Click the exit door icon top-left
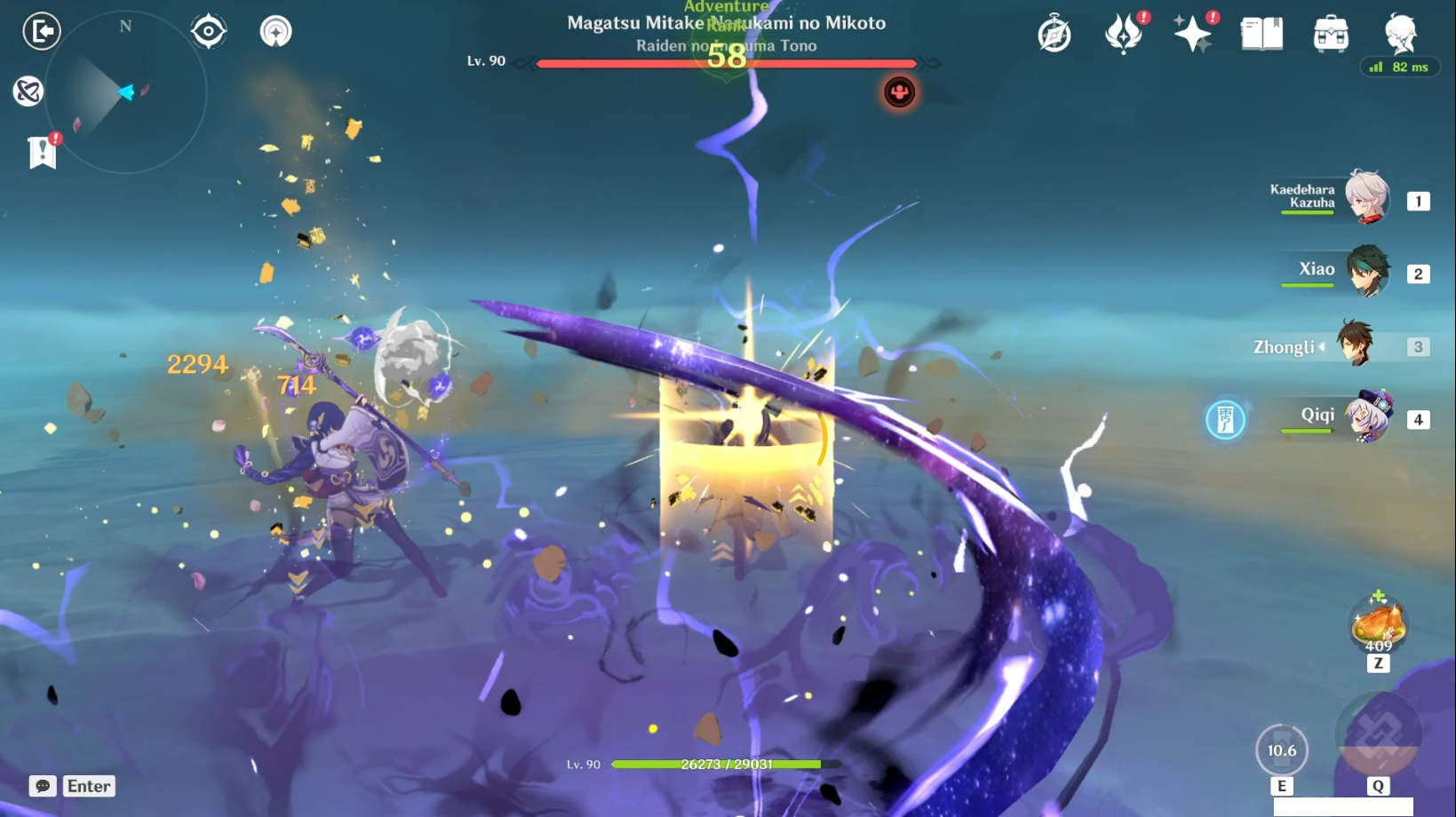Image resolution: width=1456 pixels, height=817 pixels. pos(41,31)
